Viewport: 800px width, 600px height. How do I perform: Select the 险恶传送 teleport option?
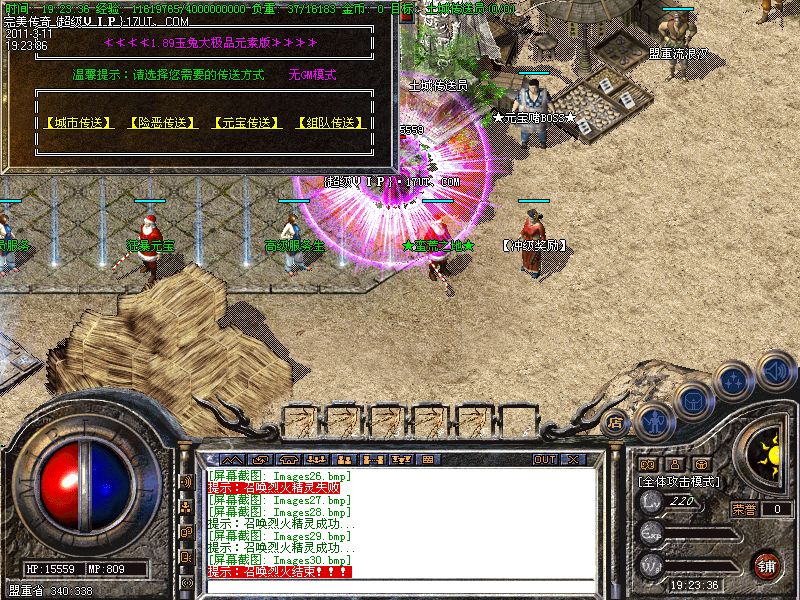(x=161, y=123)
